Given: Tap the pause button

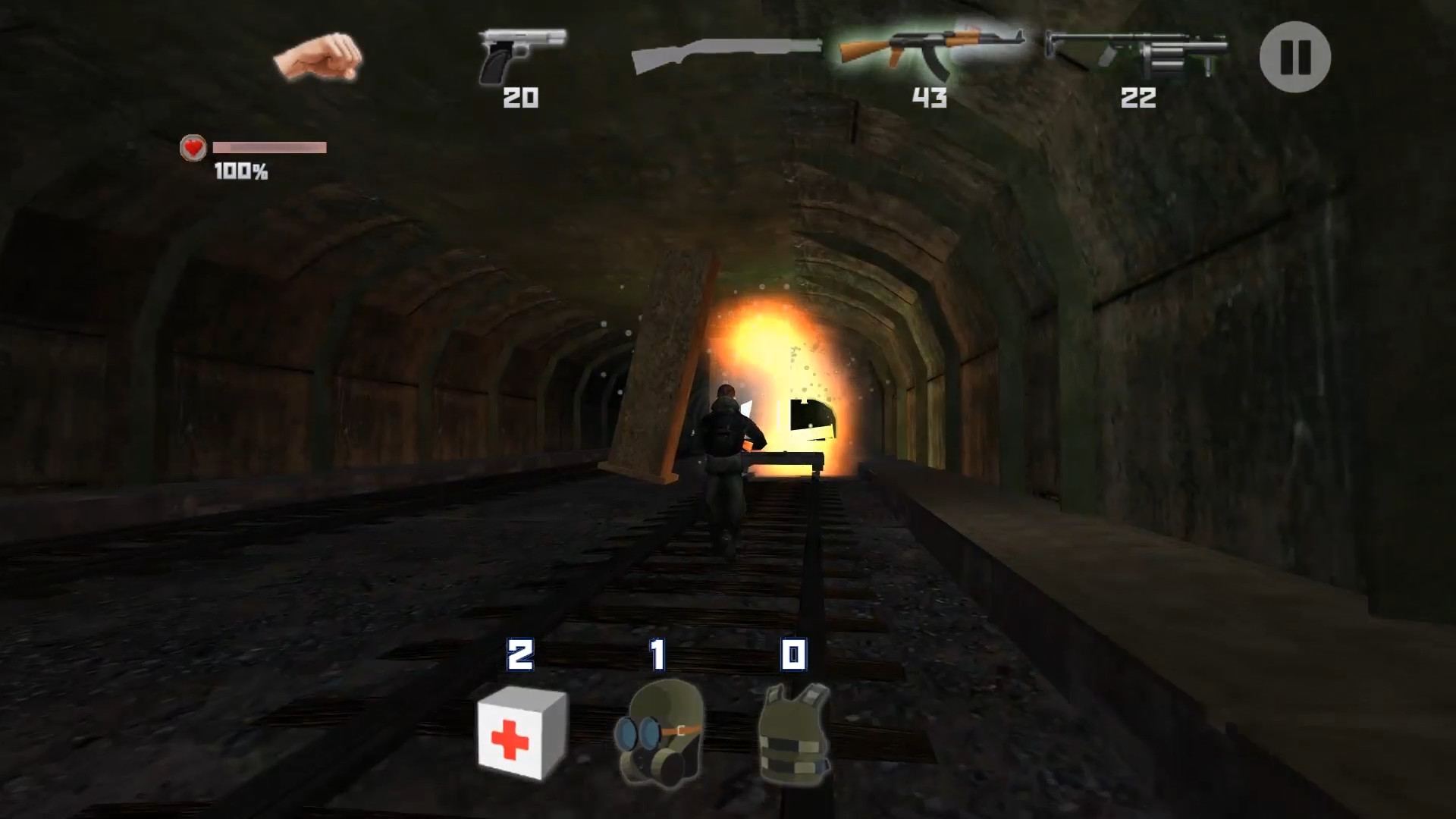Looking at the screenshot, I should pos(1294,57).
